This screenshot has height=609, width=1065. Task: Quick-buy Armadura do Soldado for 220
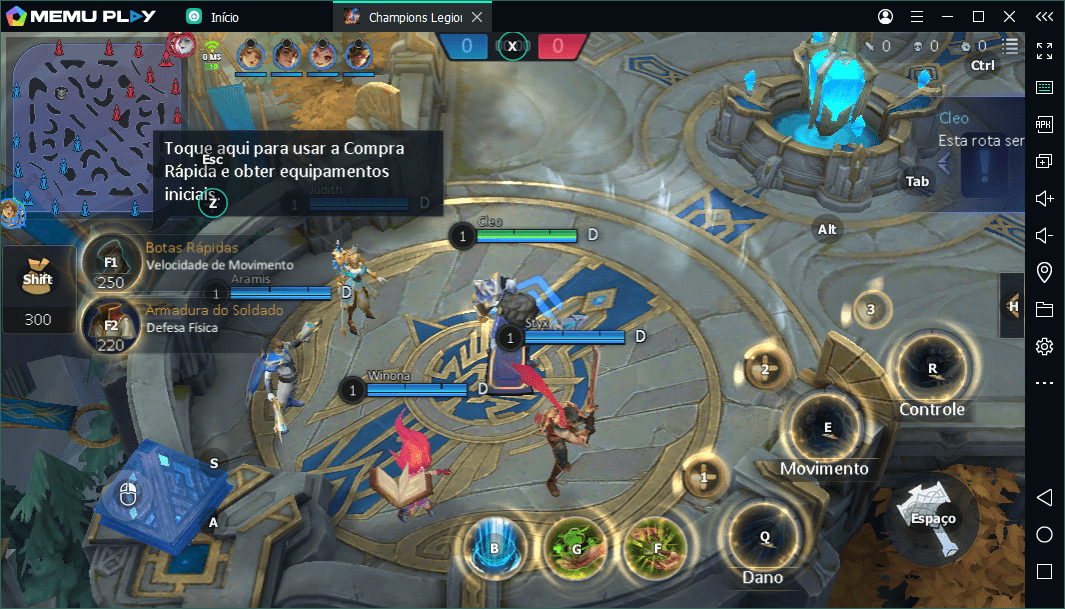110,325
